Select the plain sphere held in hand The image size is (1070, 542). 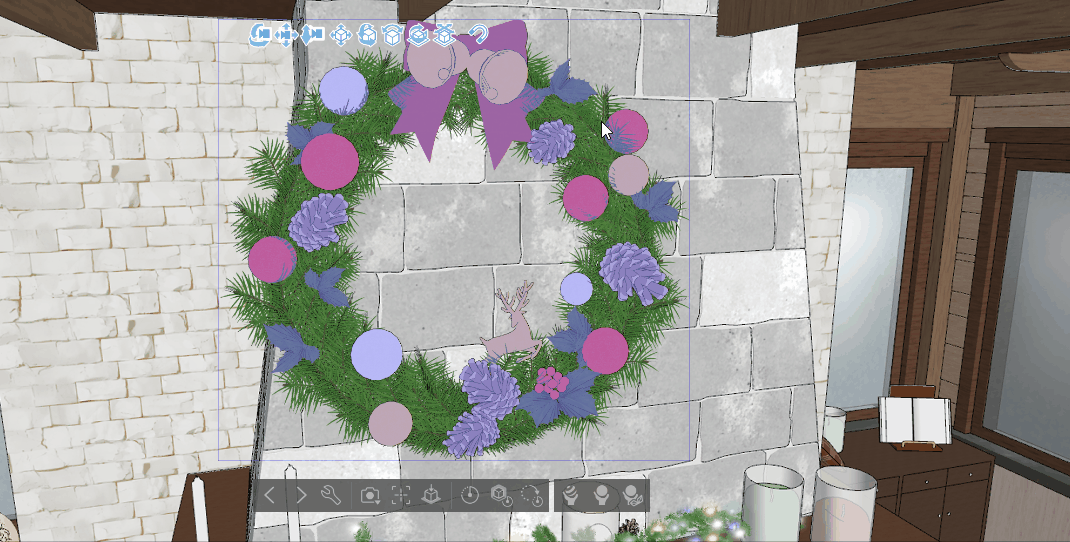(602, 495)
